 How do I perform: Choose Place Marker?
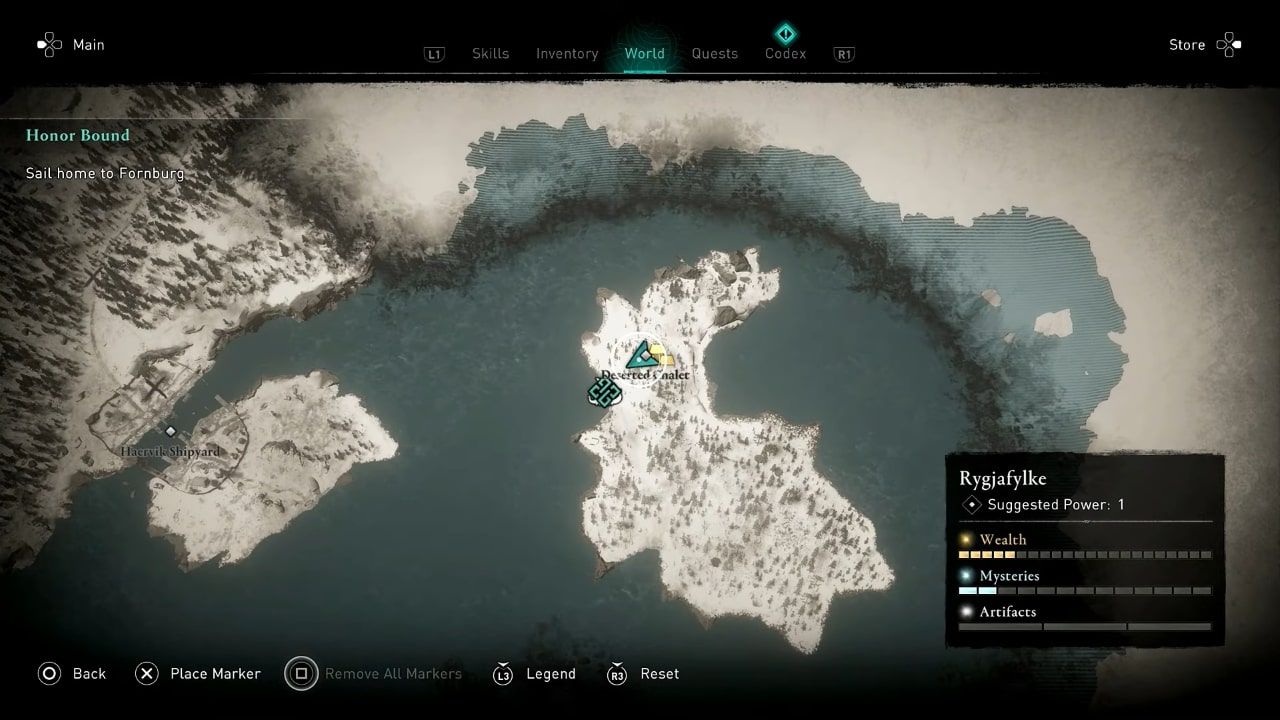pos(198,674)
